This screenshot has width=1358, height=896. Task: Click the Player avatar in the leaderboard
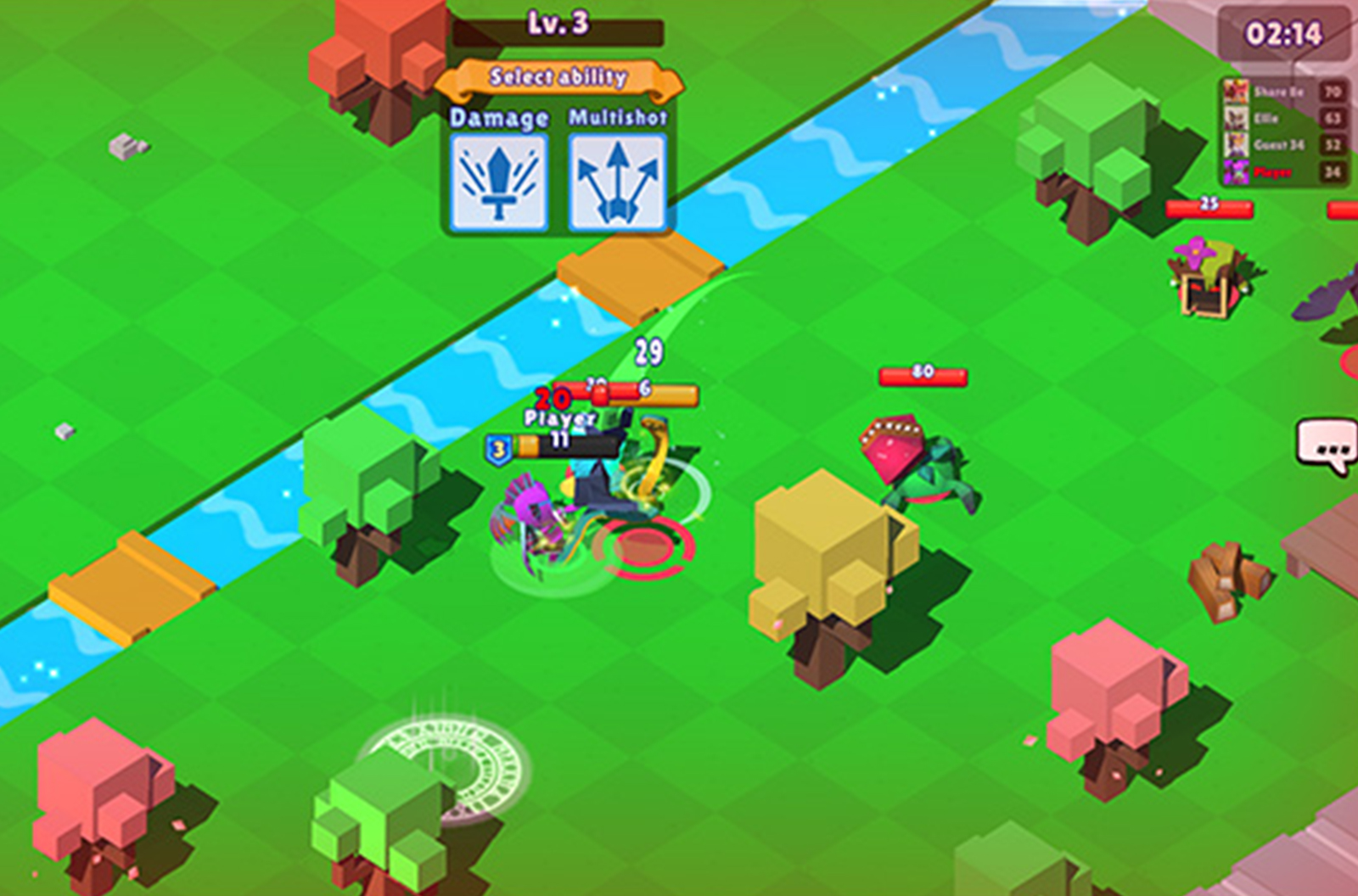(x=1237, y=171)
